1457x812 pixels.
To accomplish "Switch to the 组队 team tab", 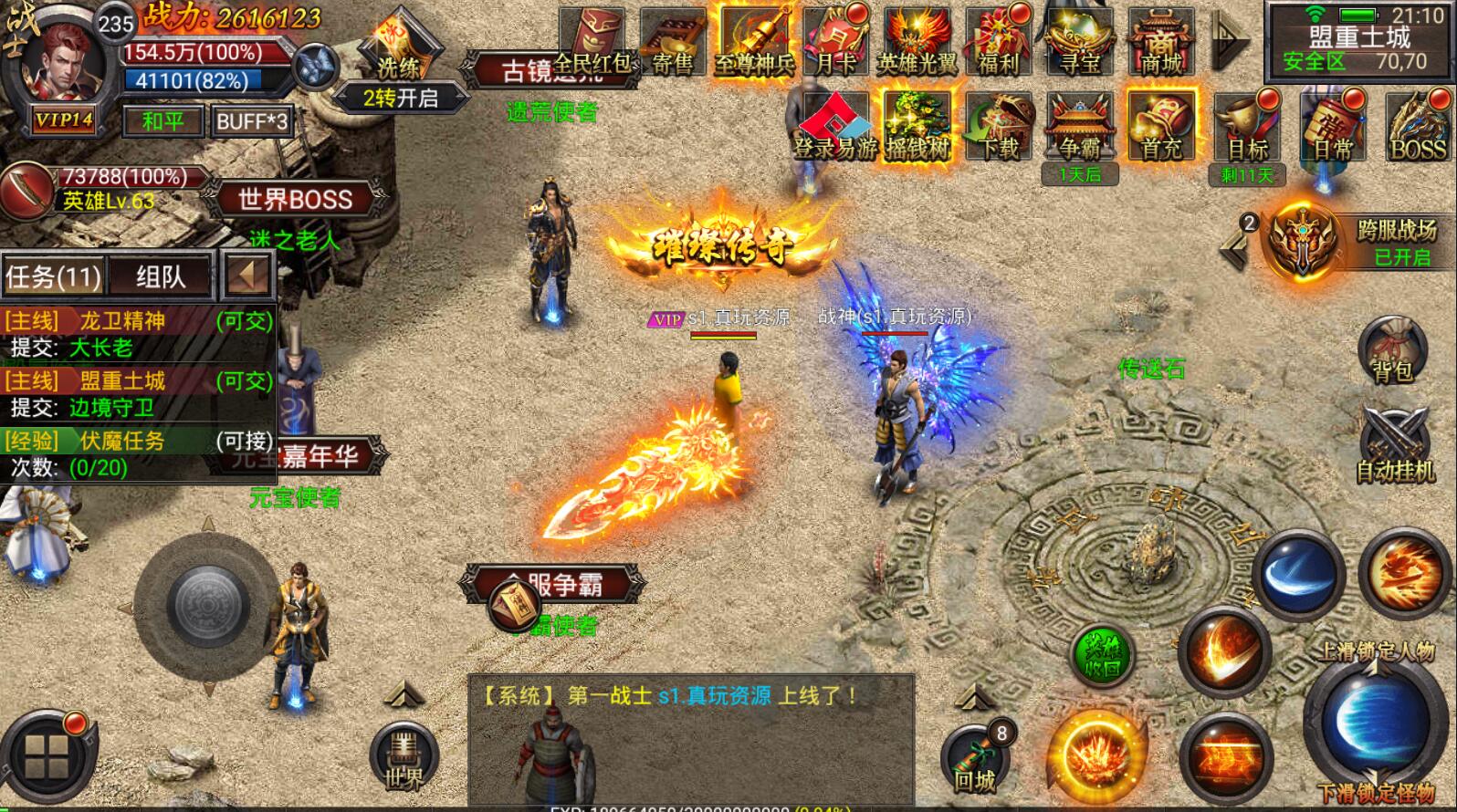I will pos(160,276).
